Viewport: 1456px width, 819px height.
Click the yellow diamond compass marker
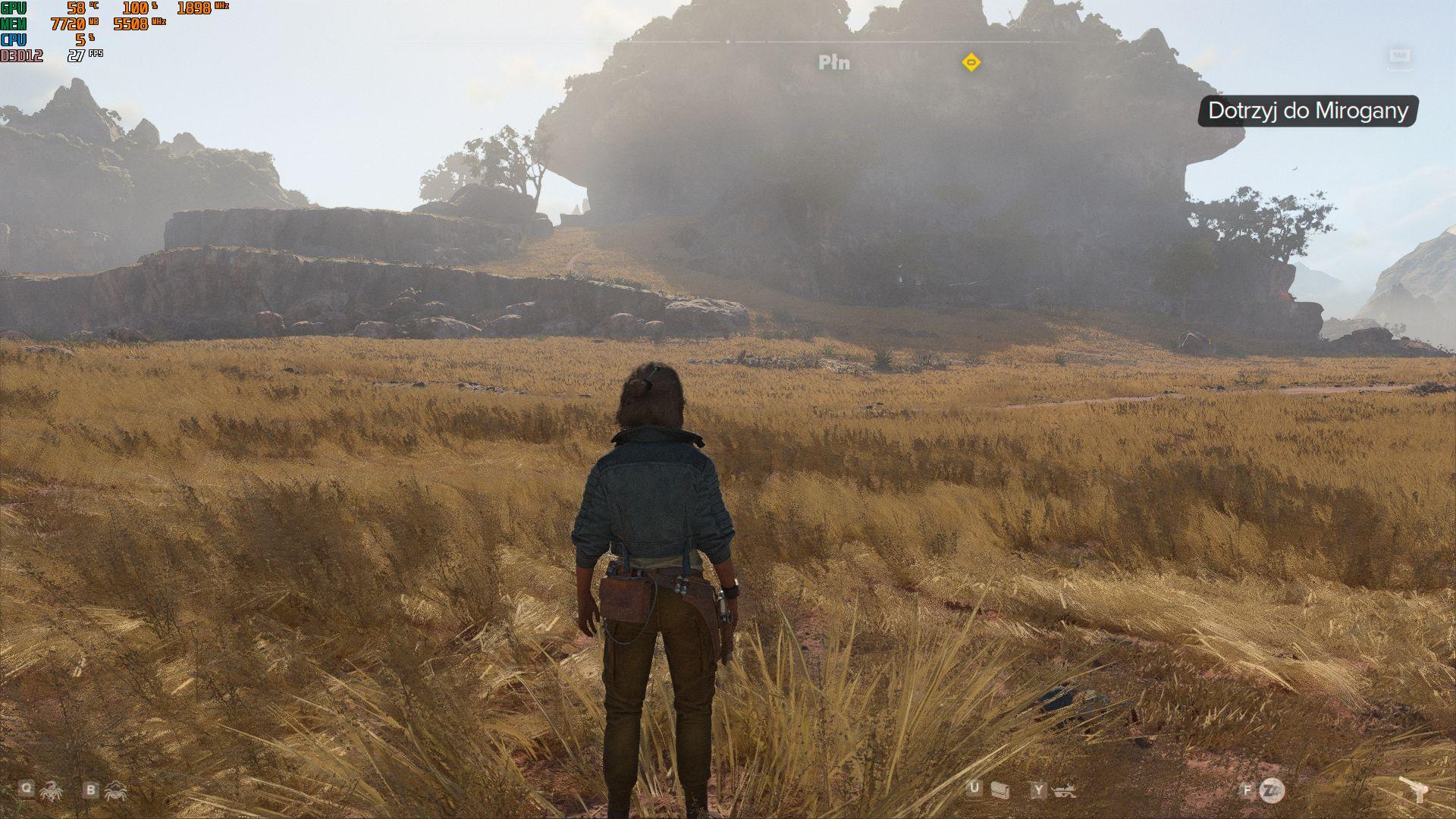coord(971,62)
